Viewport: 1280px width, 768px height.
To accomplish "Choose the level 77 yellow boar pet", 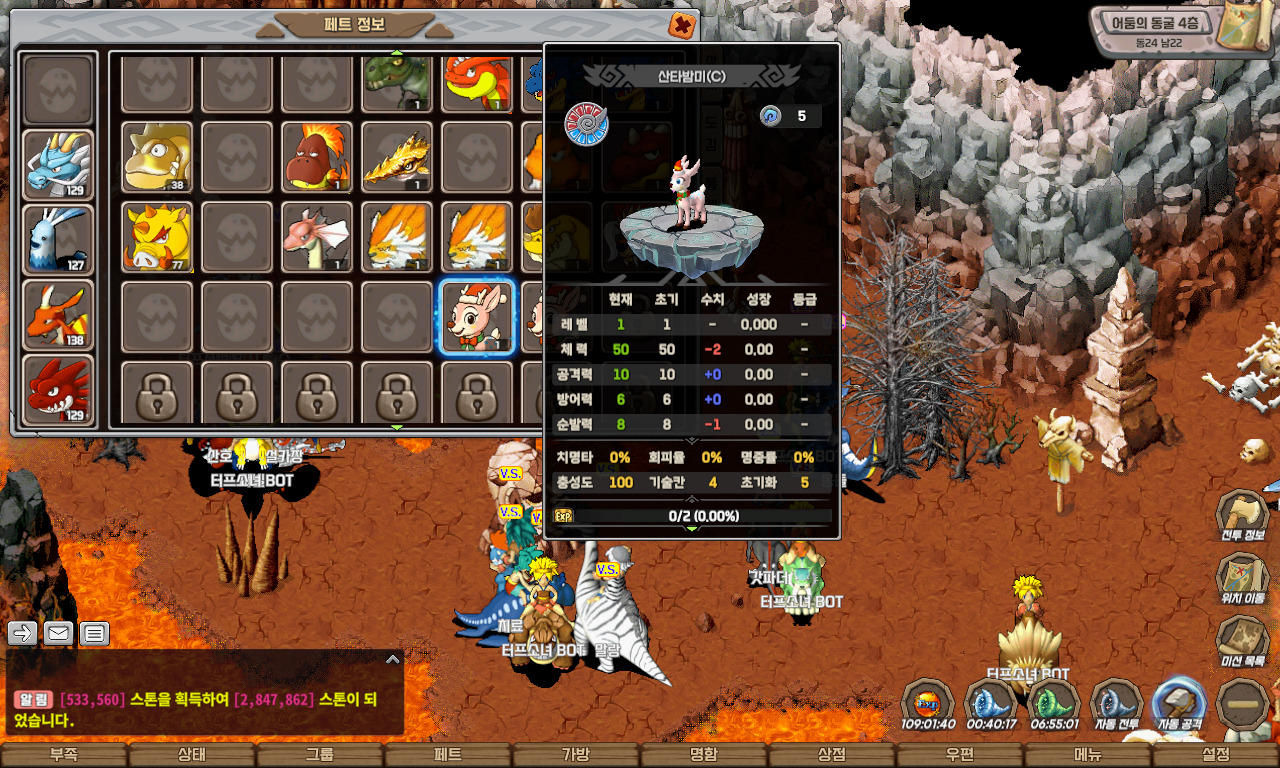I will [157, 237].
